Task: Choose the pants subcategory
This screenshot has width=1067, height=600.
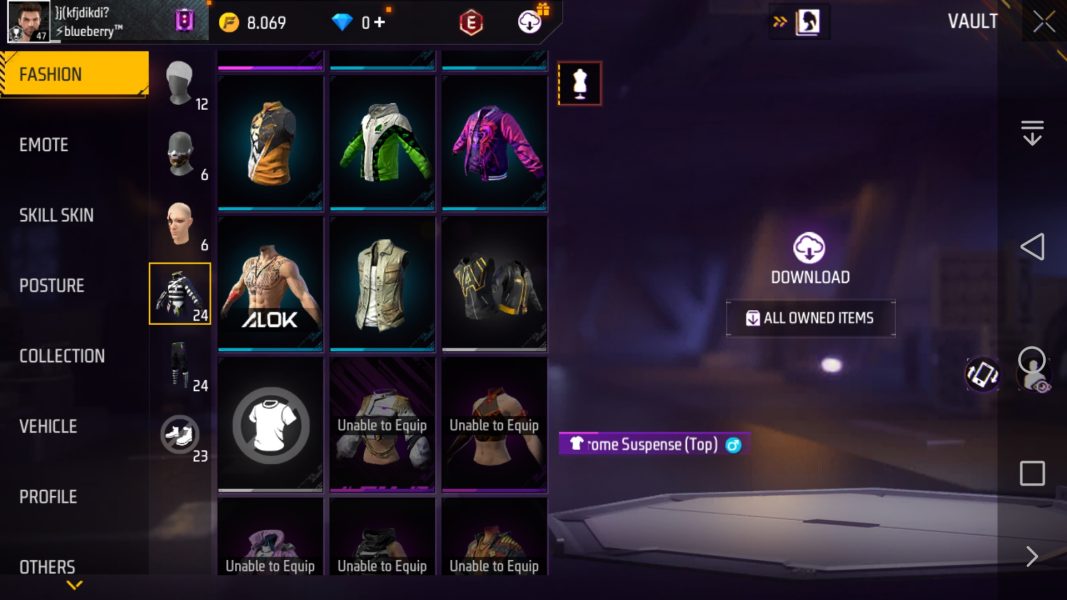Action: pos(181,365)
